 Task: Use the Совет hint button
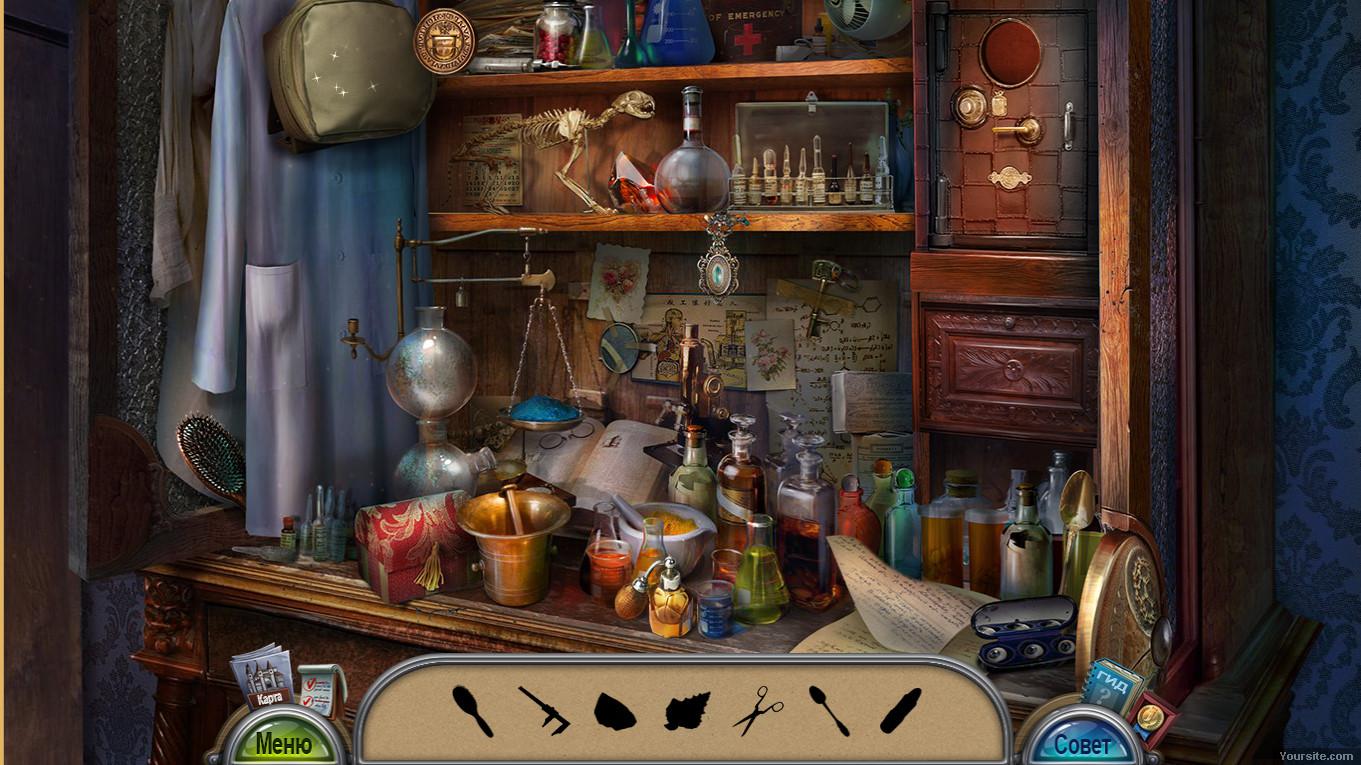point(1083,745)
